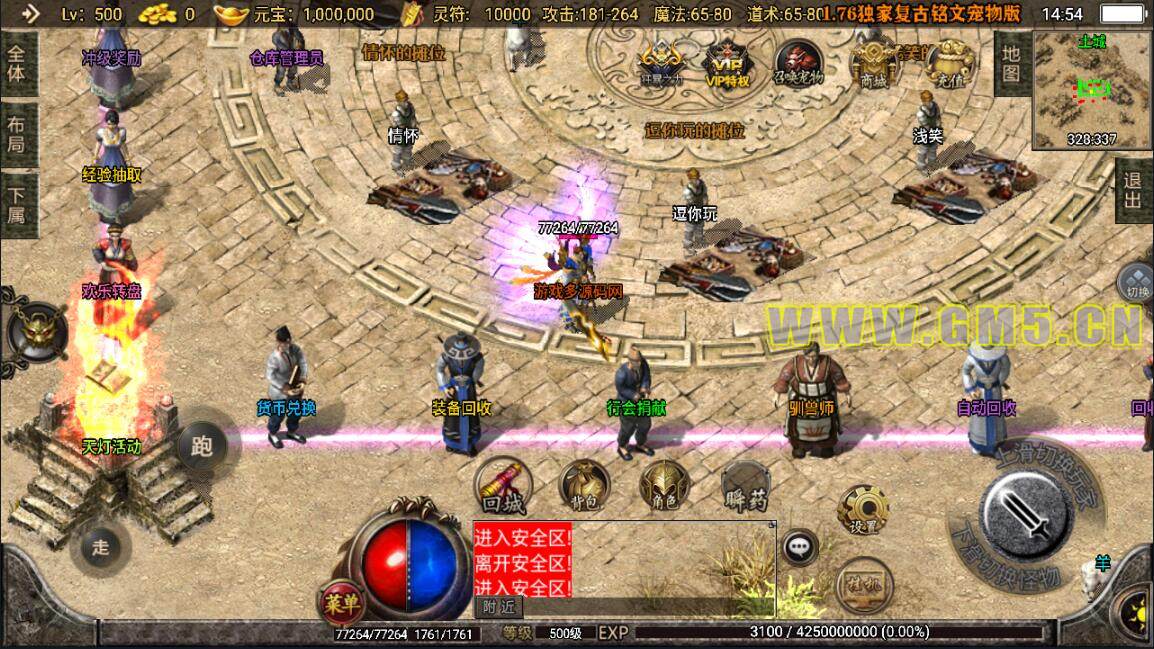
Task: Choose the 下属 side tab
Action: (17, 202)
